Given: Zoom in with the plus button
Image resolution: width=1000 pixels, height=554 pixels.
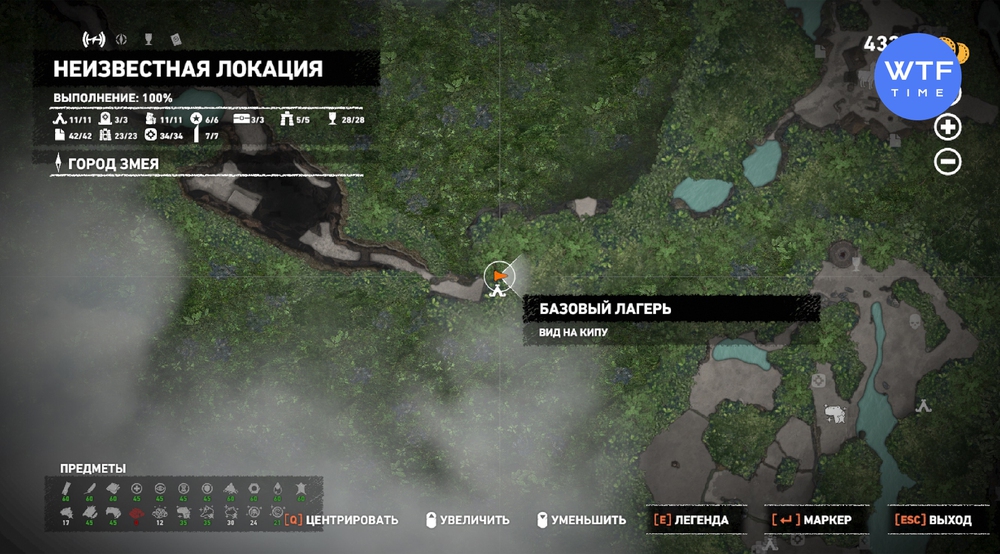Looking at the screenshot, I should tap(947, 127).
